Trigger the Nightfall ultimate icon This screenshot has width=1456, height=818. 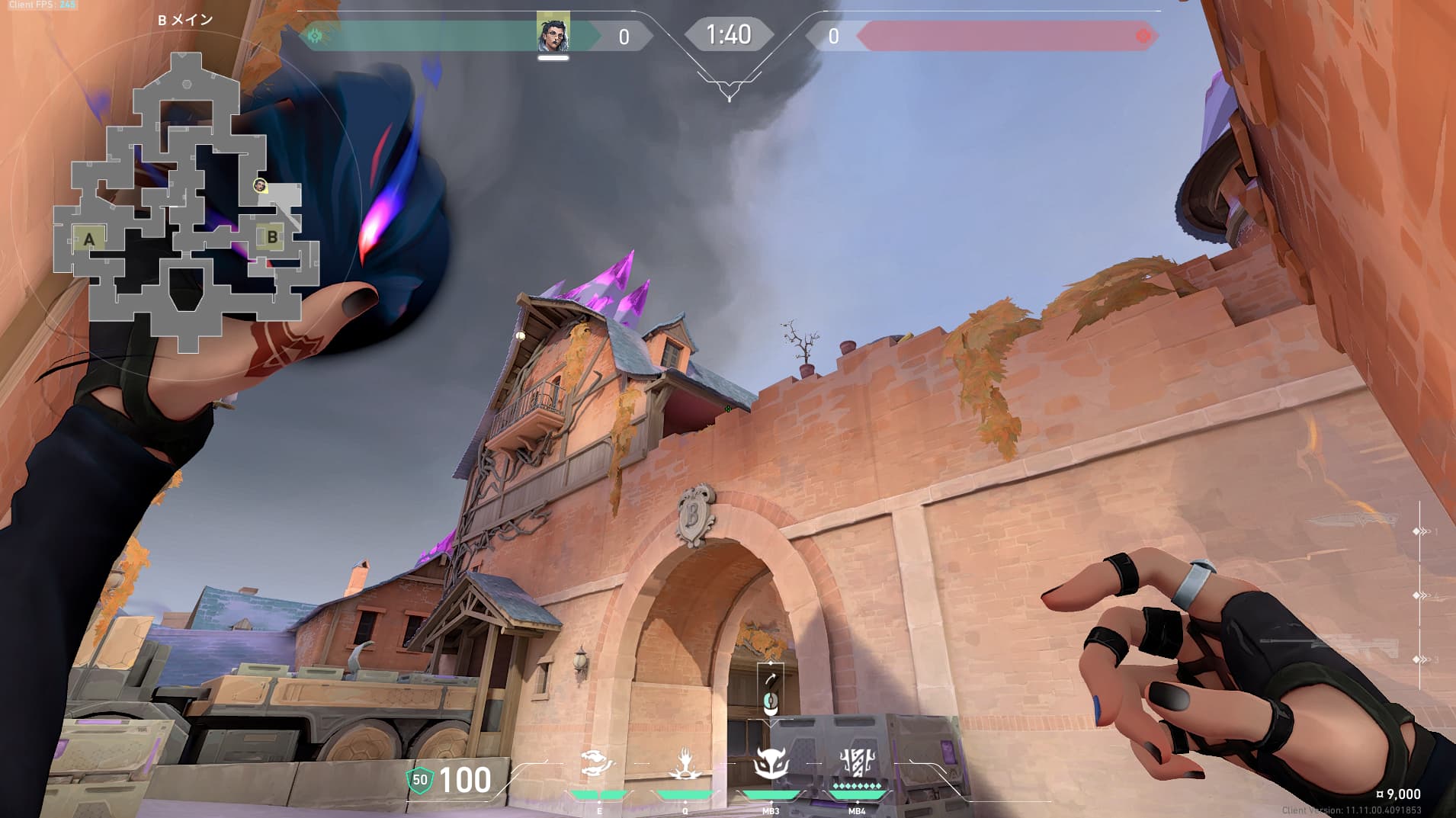[x=857, y=763]
